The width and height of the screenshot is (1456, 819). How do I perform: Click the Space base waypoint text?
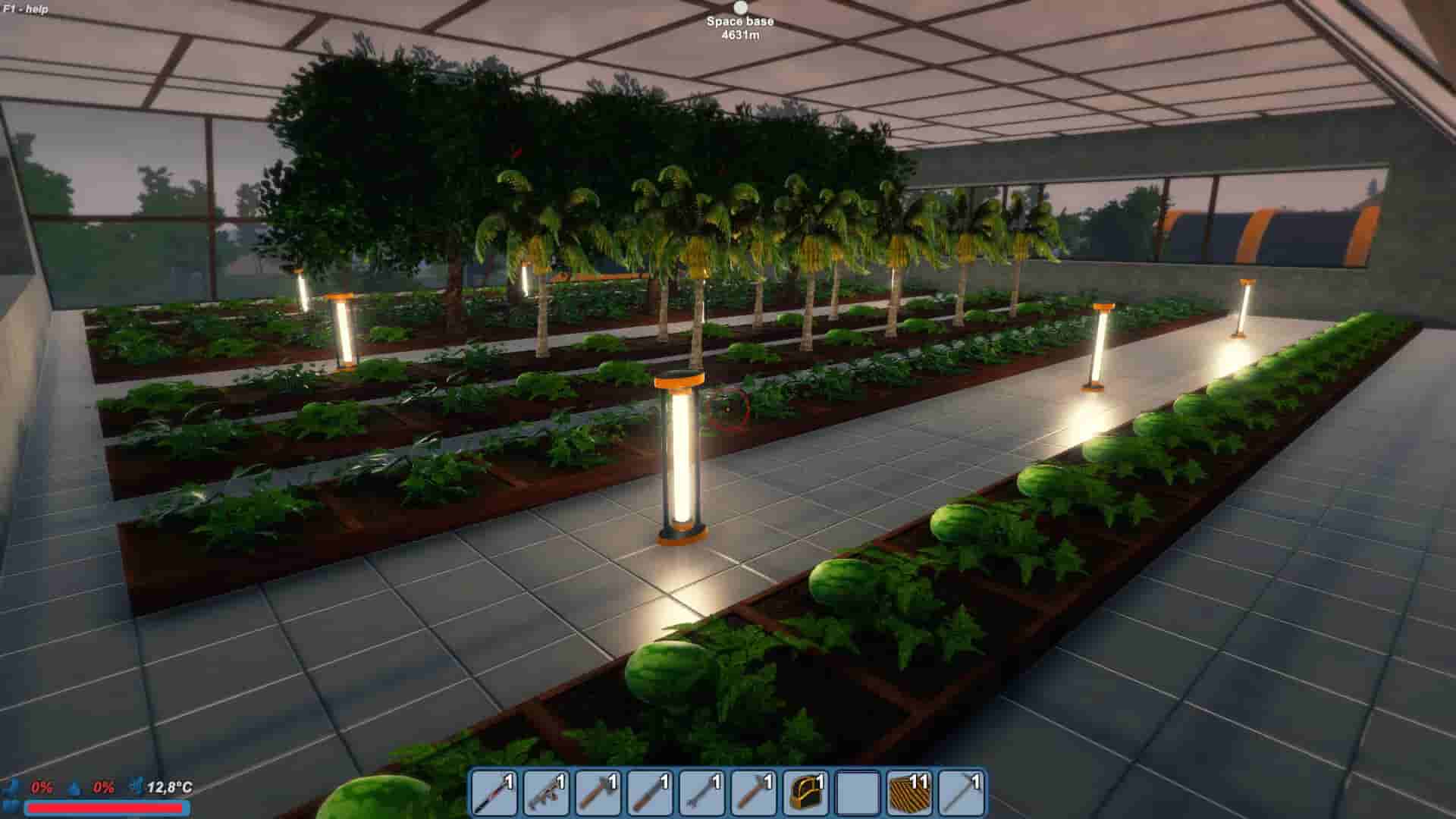pyautogui.click(x=739, y=22)
